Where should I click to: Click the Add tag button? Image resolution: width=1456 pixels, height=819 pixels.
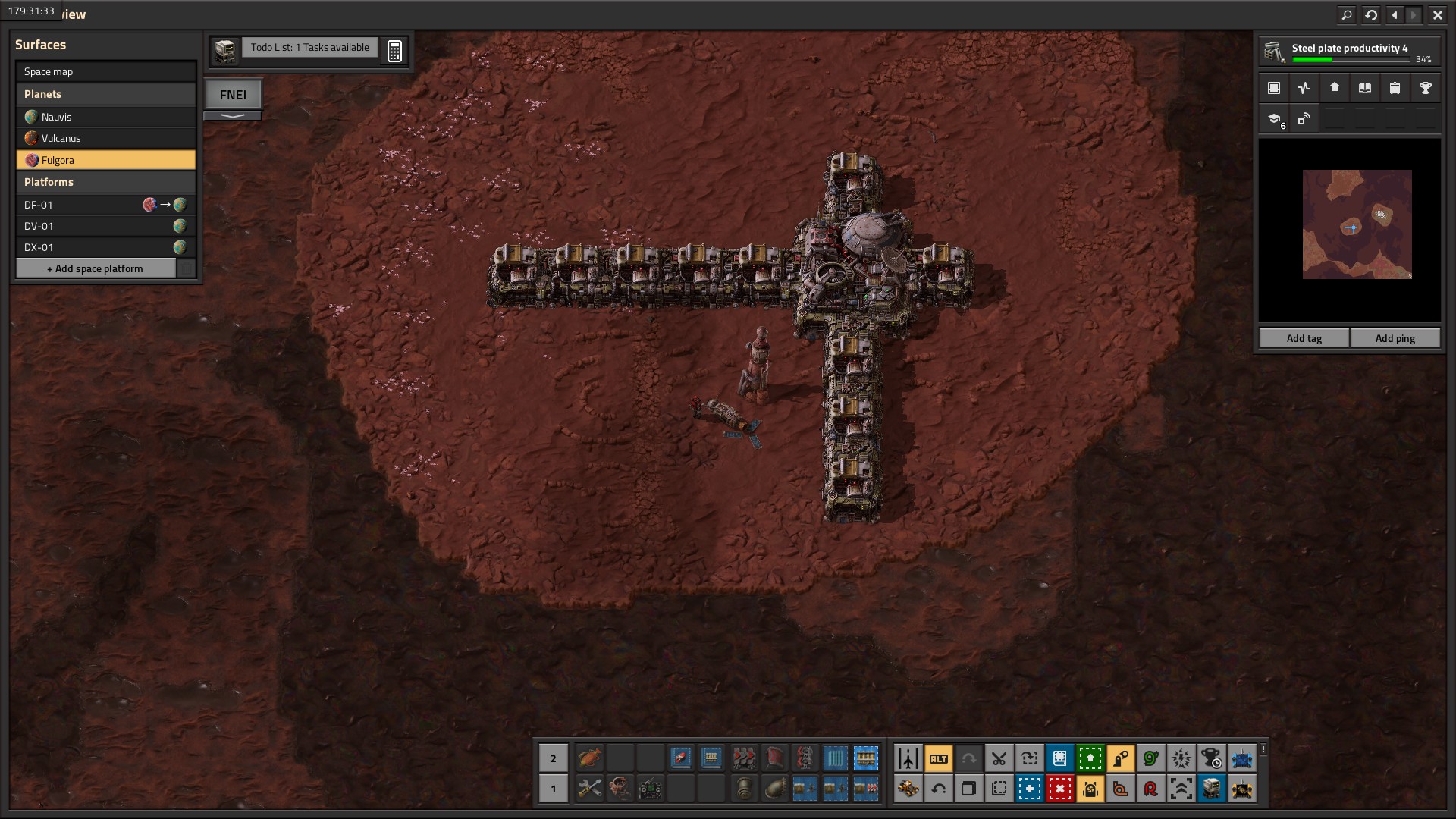[1304, 338]
